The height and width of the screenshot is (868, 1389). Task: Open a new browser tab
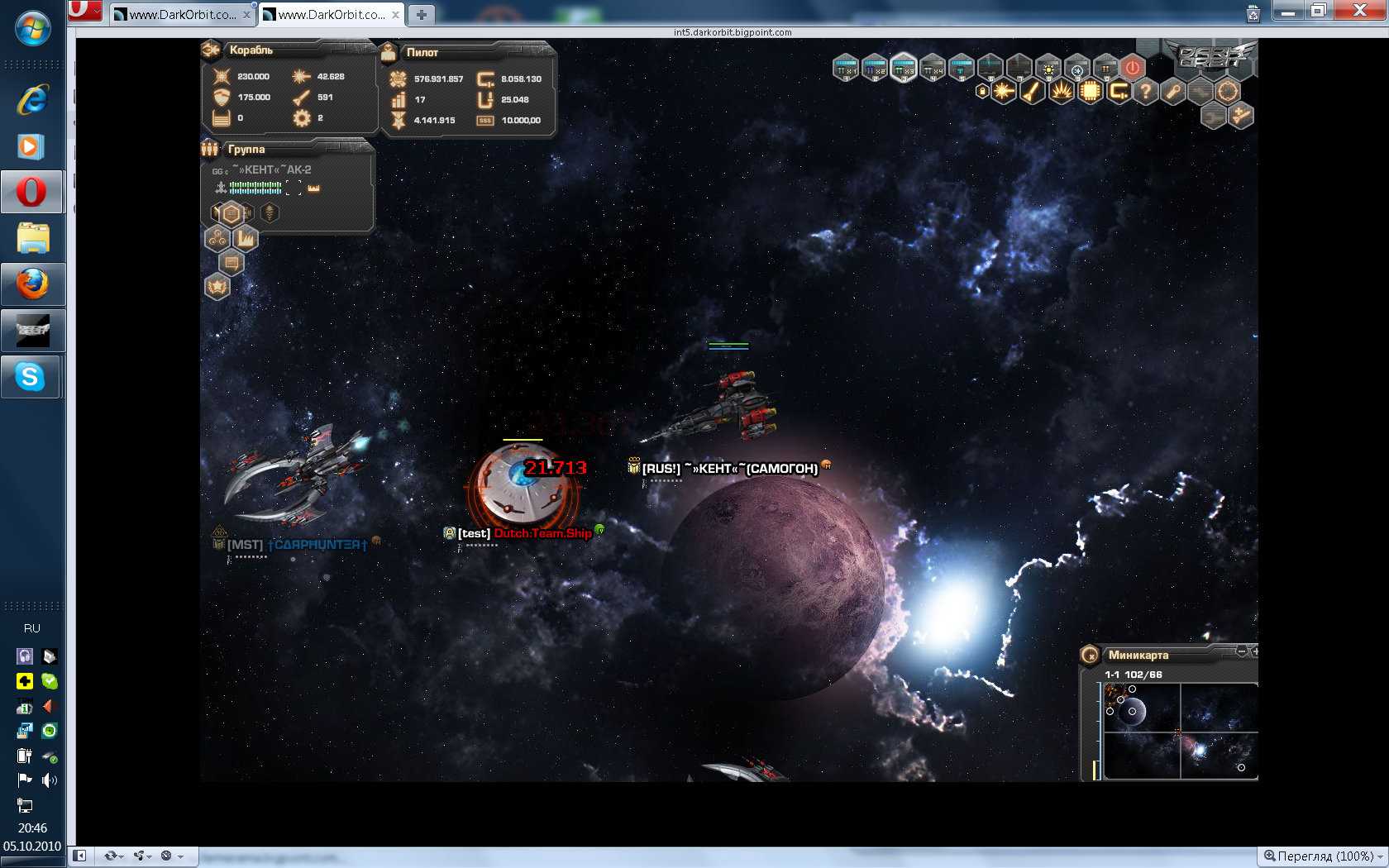pyautogui.click(x=421, y=14)
